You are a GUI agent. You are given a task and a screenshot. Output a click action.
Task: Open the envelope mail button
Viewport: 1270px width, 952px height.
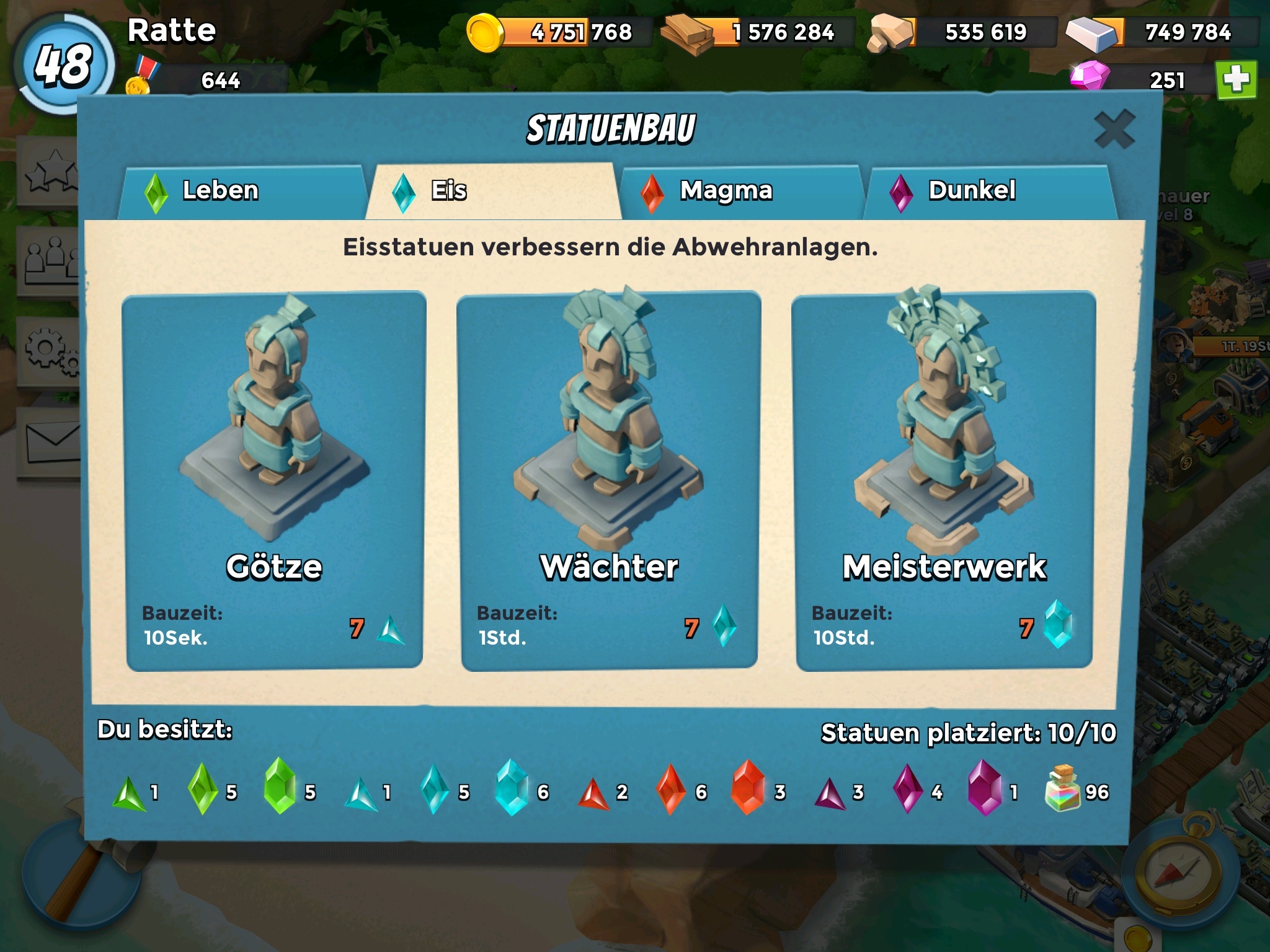coord(51,443)
